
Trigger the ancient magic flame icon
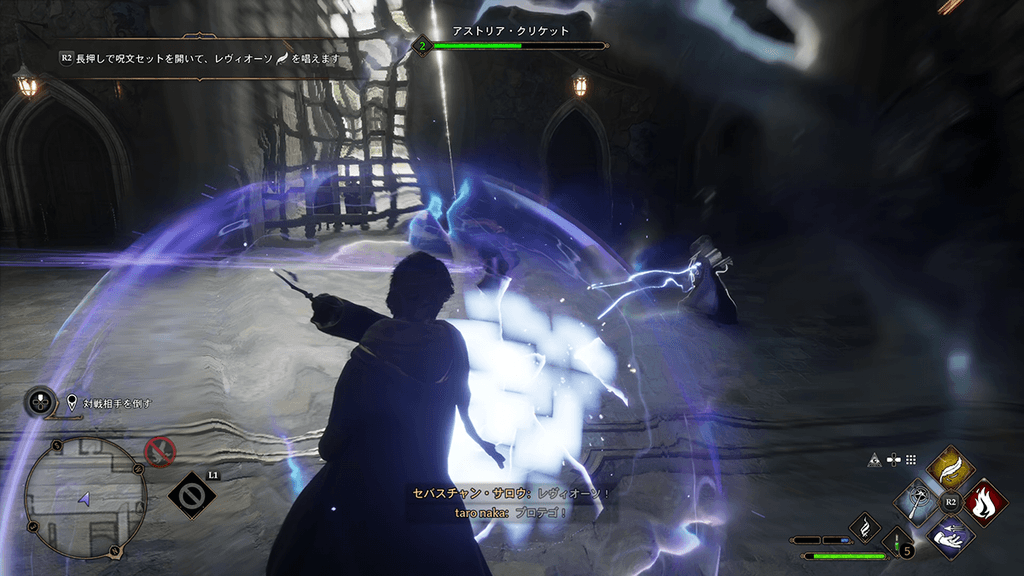point(864,527)
